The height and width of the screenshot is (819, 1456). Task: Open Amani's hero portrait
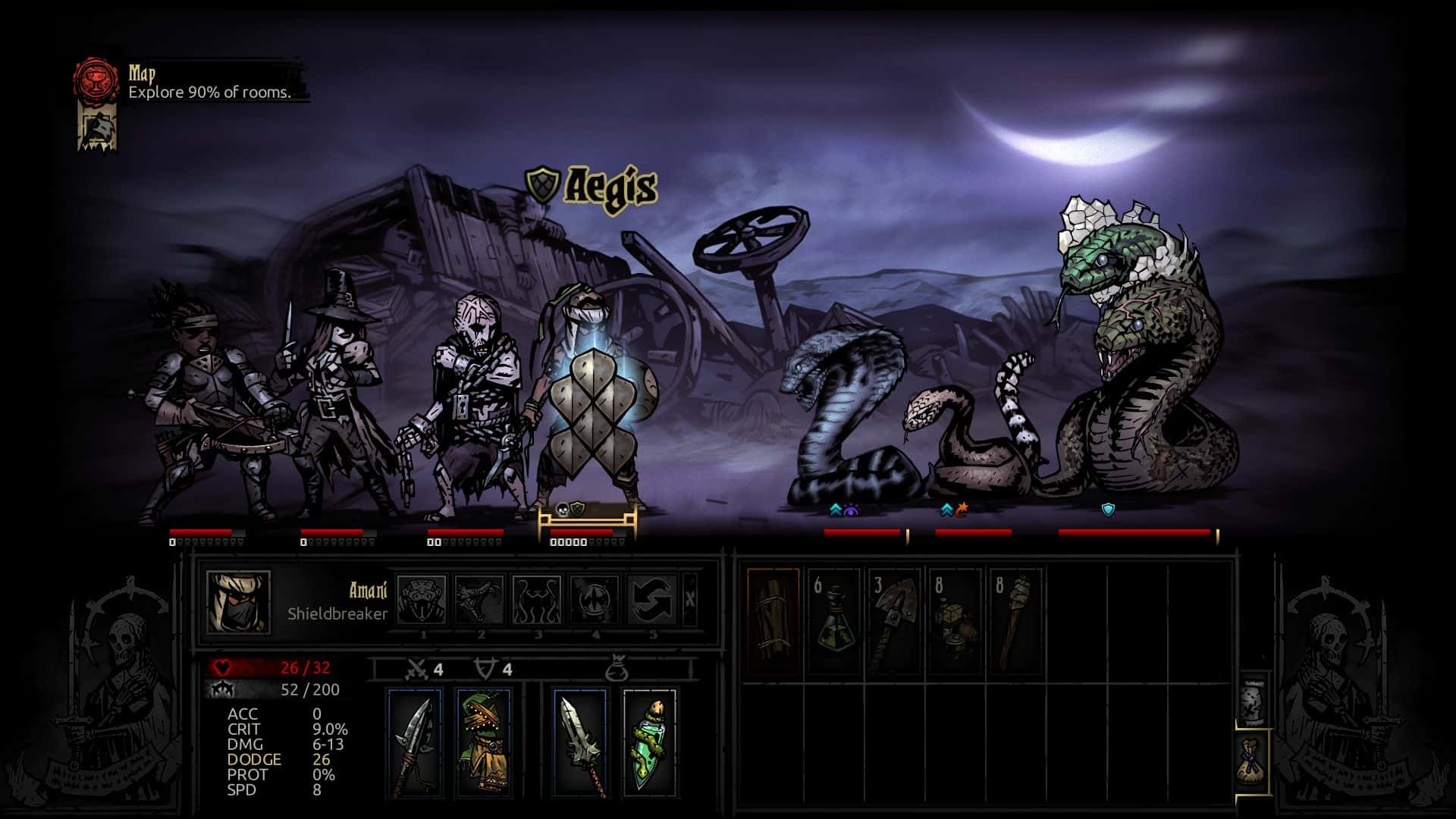coord(238,602)
